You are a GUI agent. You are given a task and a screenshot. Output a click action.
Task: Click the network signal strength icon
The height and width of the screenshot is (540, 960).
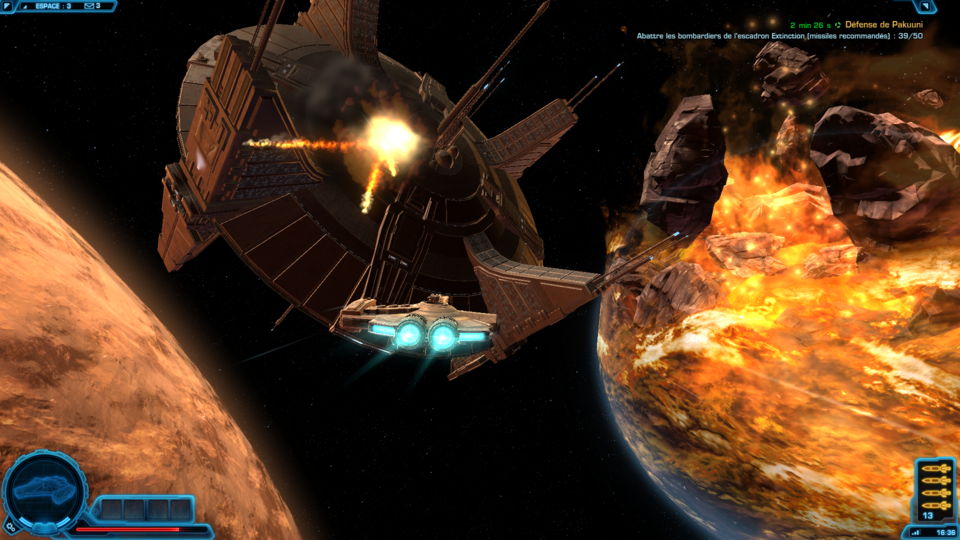(x=913, y=532)
